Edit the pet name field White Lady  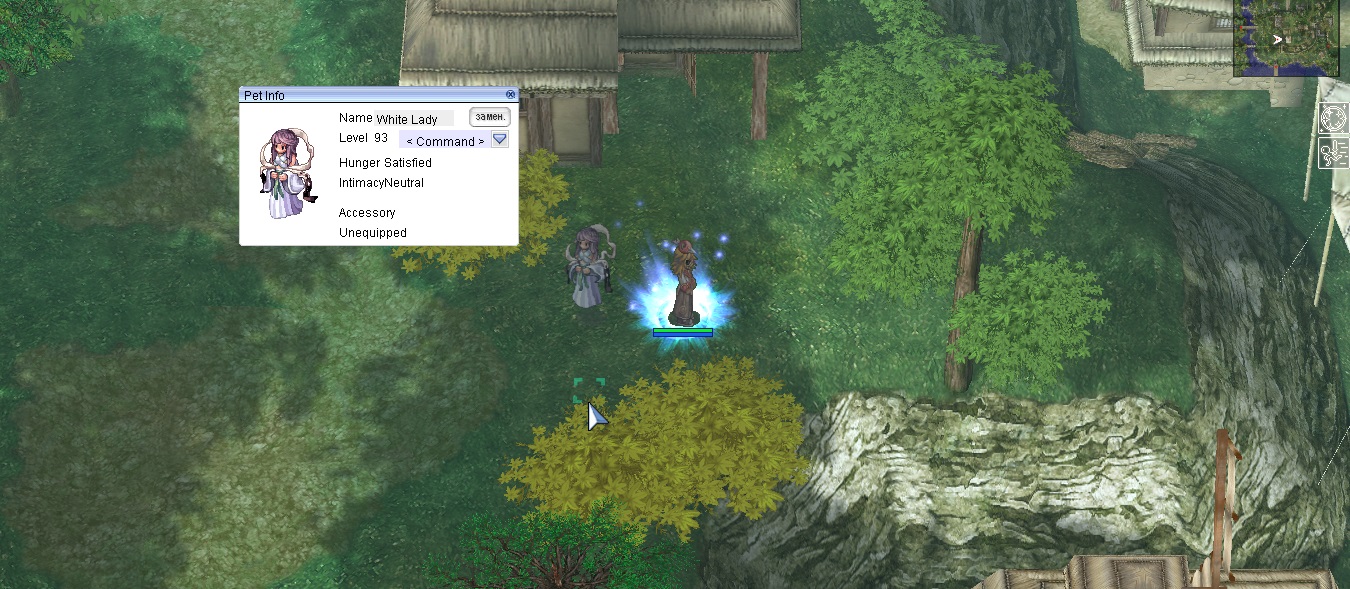(x=414, y=119)
